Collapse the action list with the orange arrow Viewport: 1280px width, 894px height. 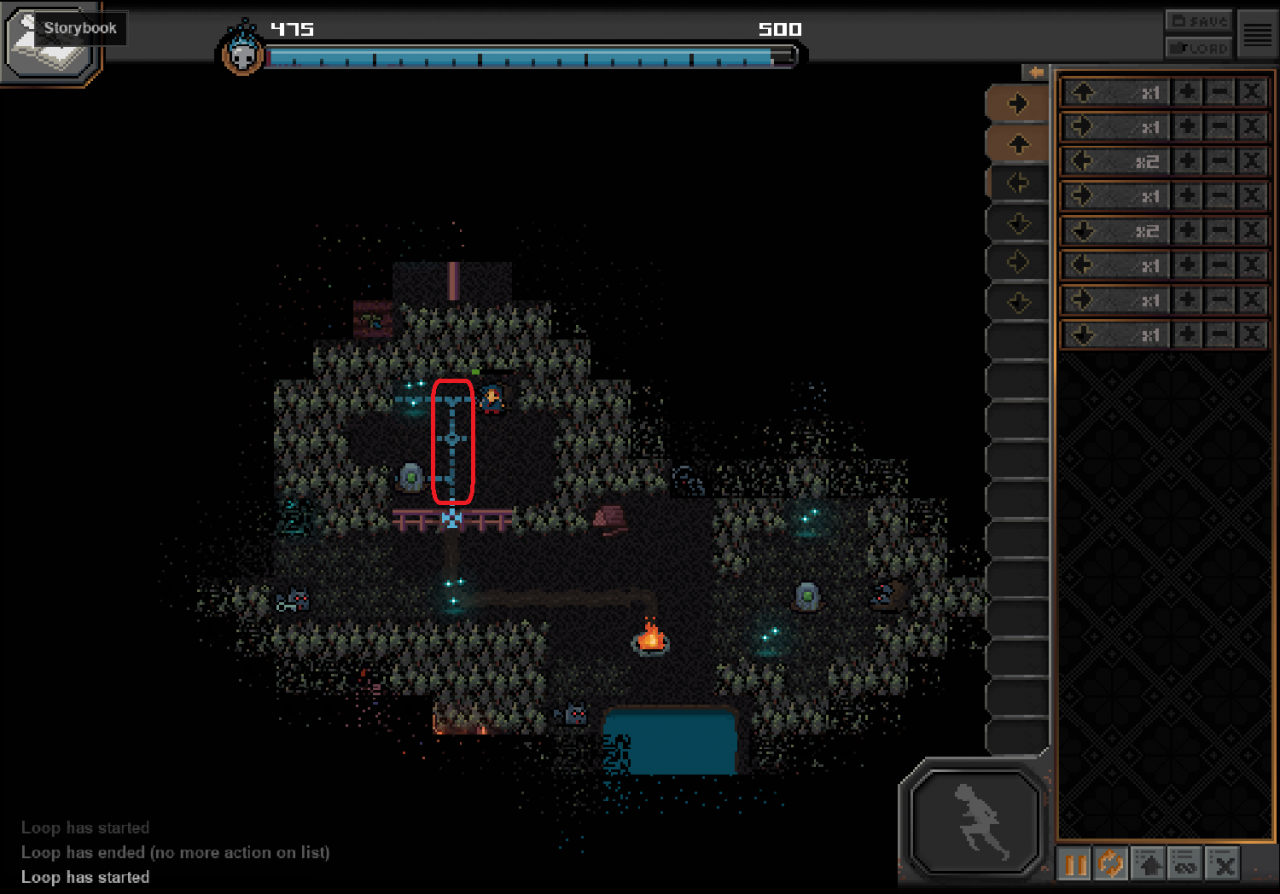[1035, 73]
